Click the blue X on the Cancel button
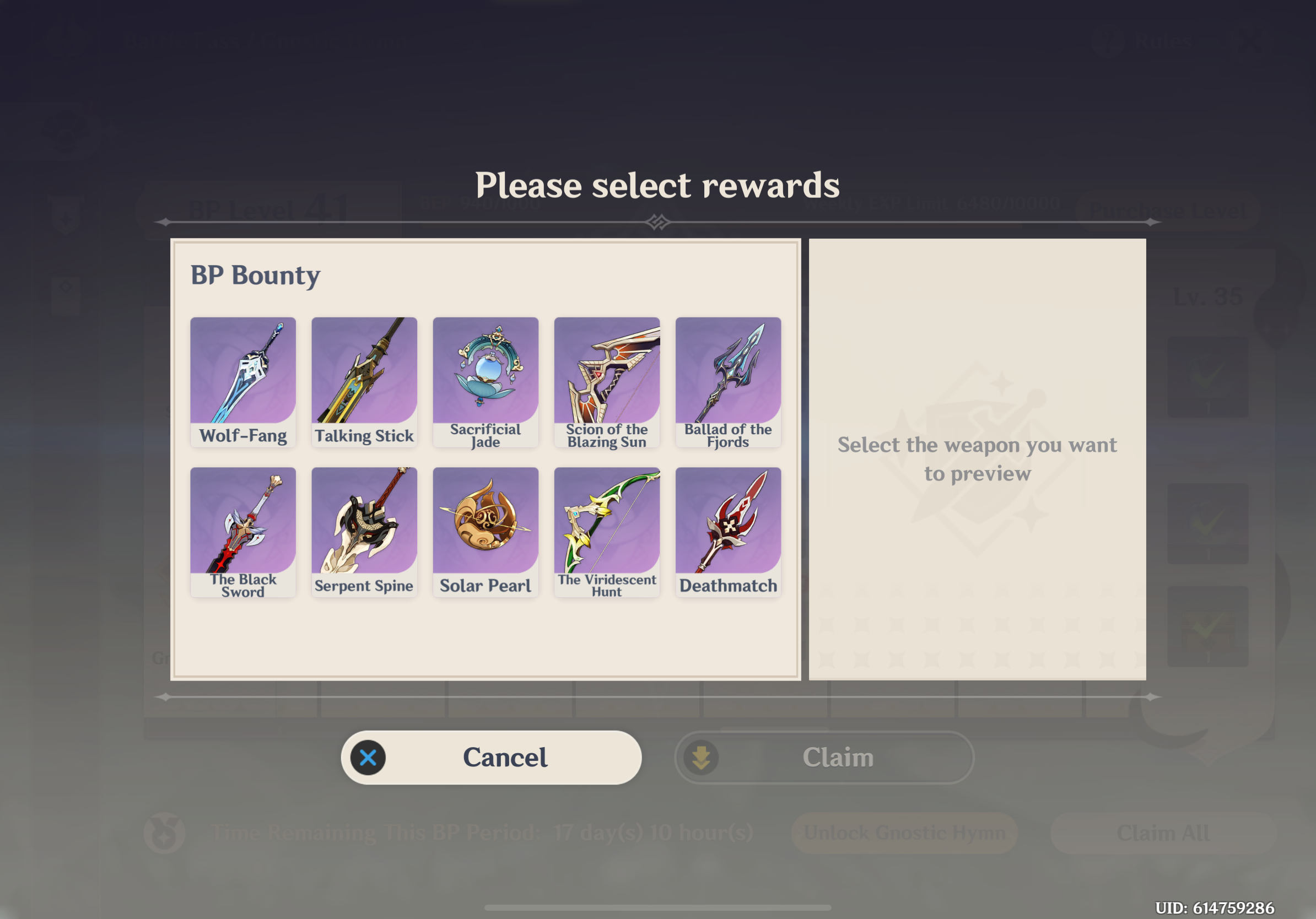The width and height of the screenshot is (1316, 919). pos(369,757)
